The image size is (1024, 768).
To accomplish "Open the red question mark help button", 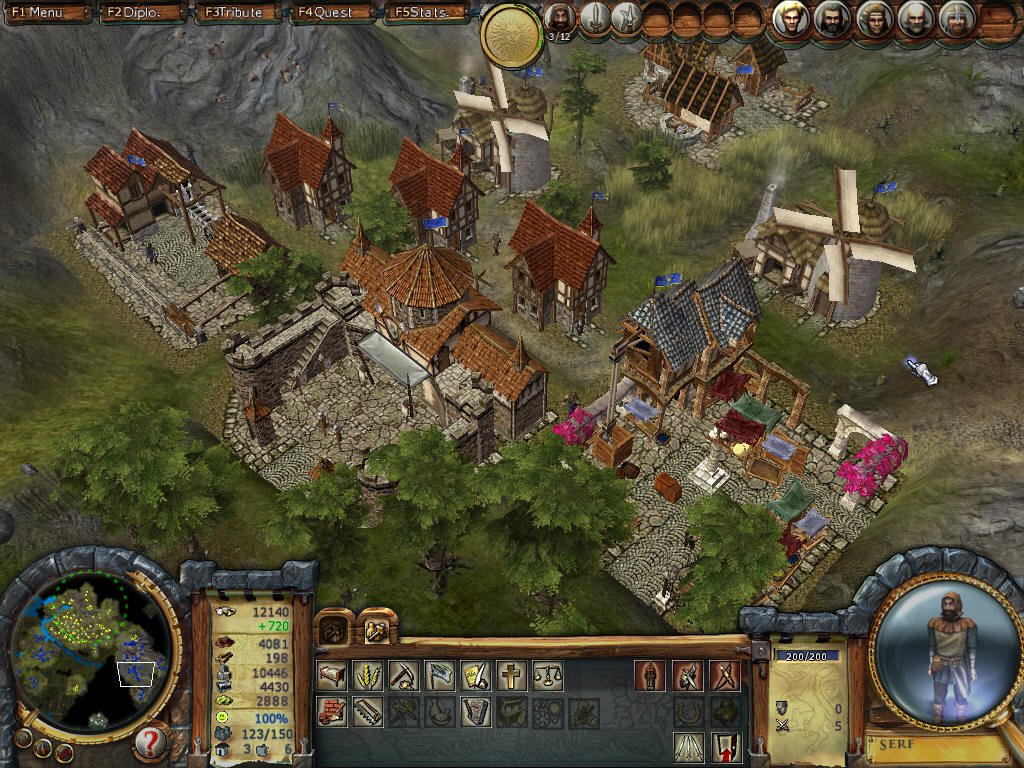I will pyautogui.click(x=149, y=742).
